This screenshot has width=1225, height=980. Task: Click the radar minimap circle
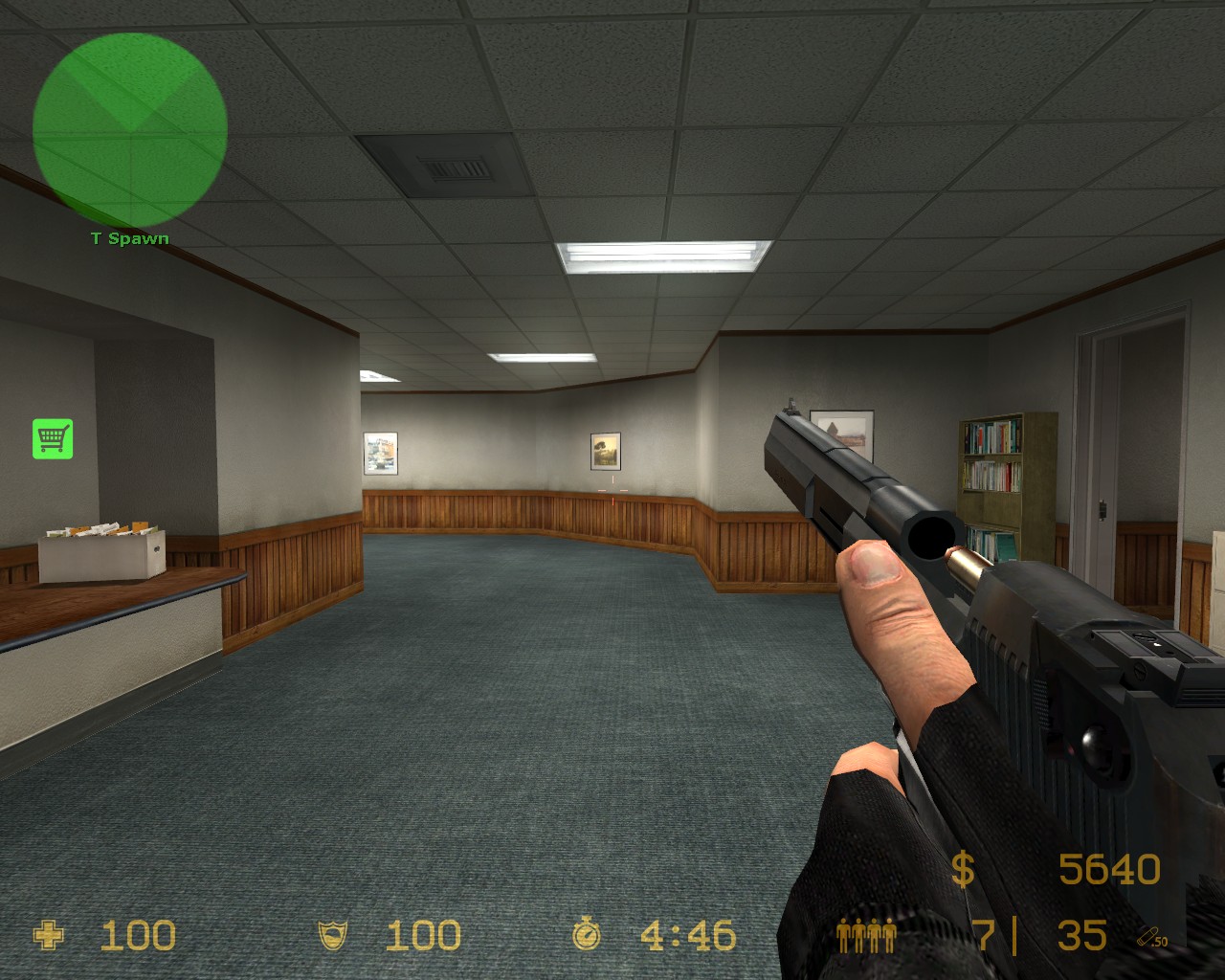point(130,128)
